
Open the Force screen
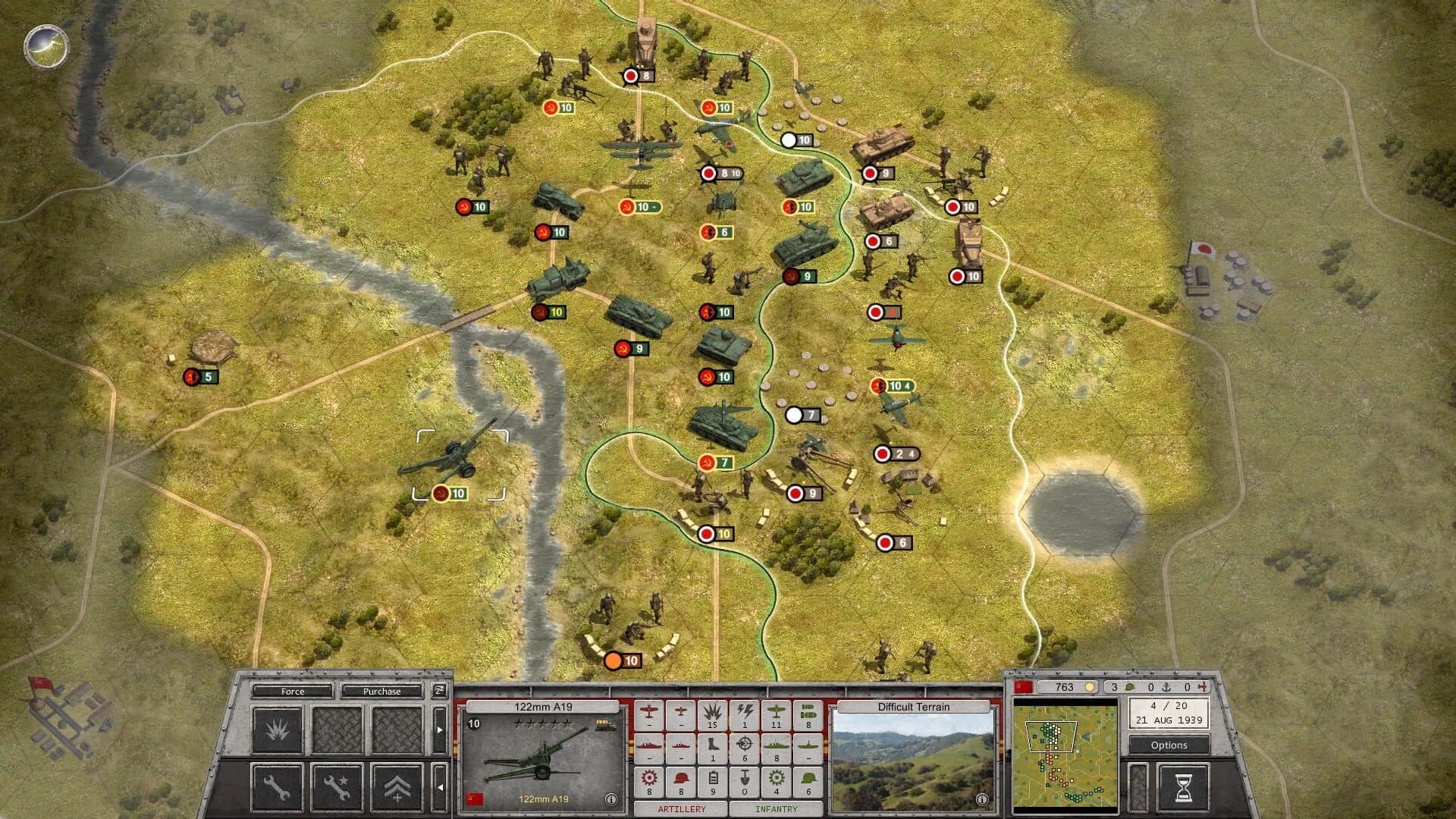click(293, 692)
